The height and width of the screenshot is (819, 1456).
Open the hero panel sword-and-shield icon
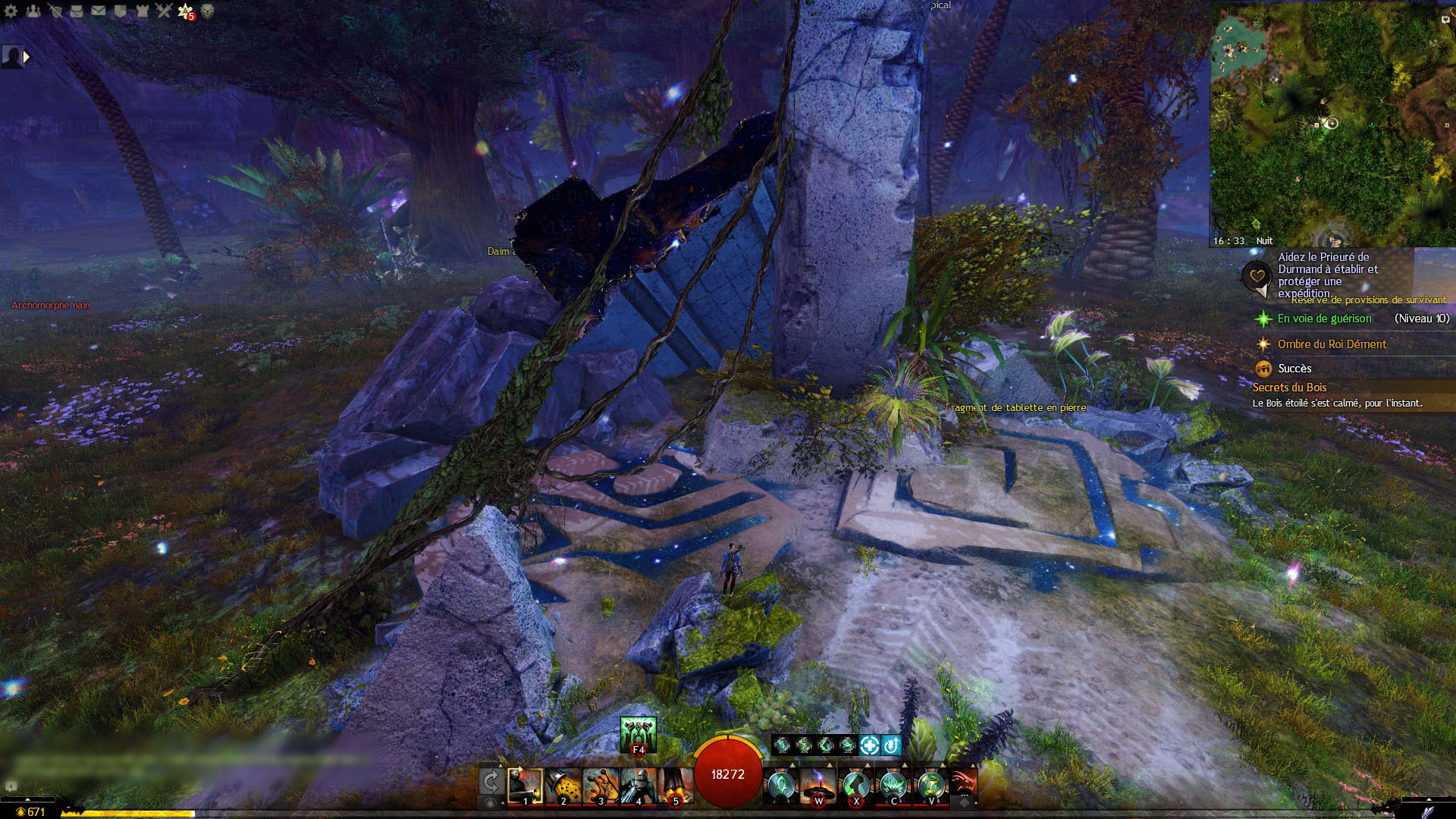click(x=55, y=11)
